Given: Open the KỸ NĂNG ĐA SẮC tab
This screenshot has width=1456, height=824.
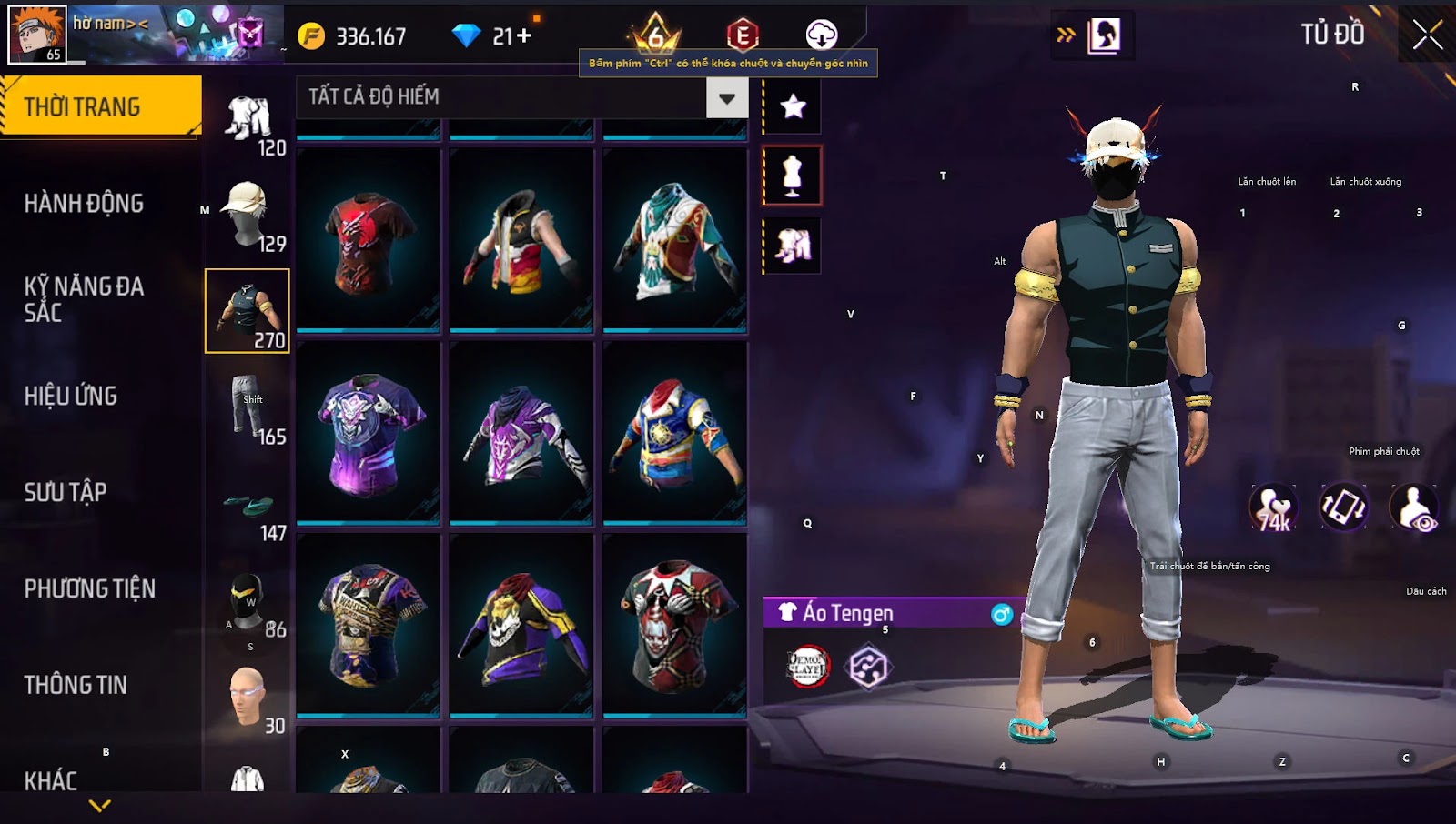Looking at the screenshot, I should [84, 299].
